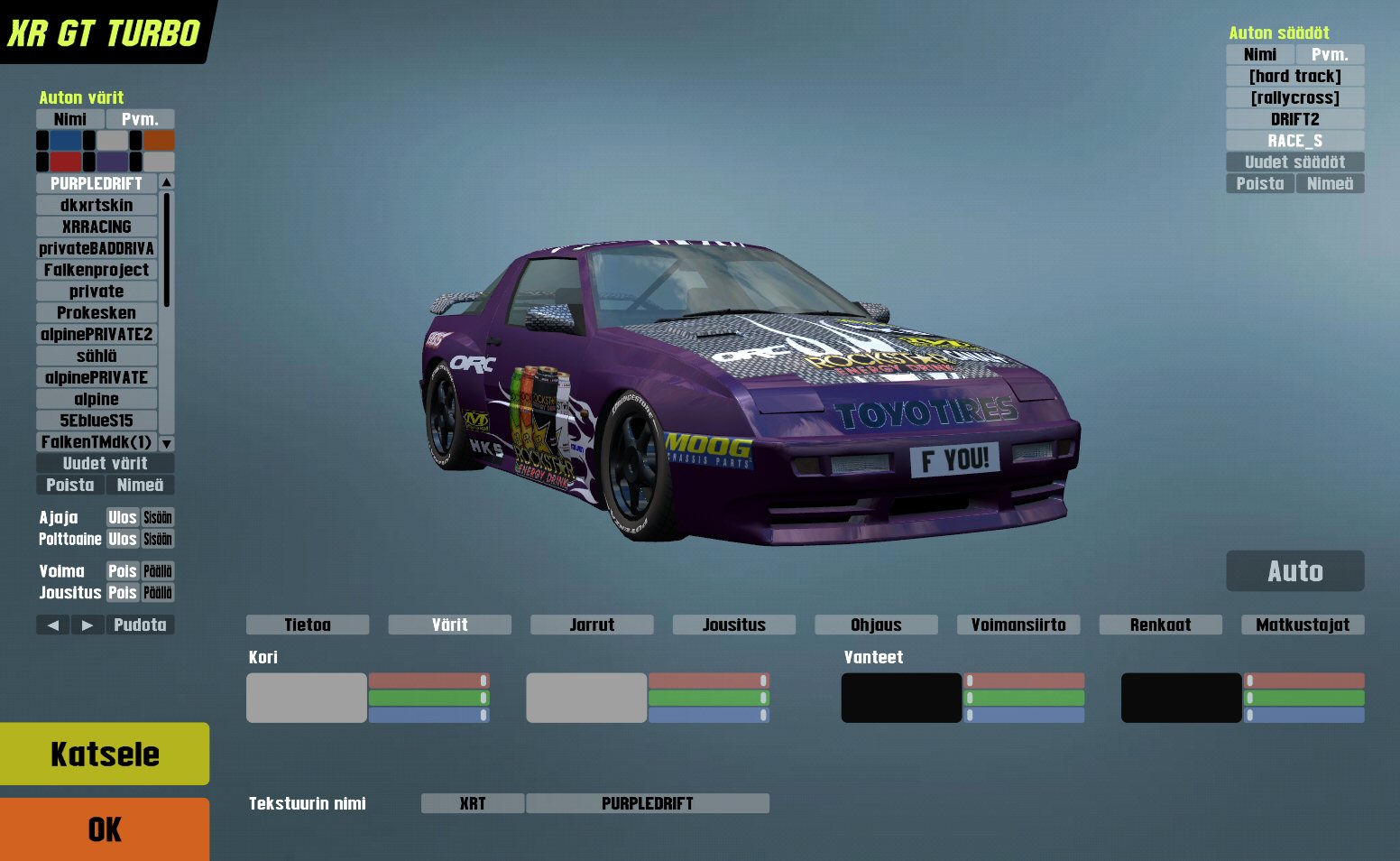The width and height of the screenshot is (1400, 861).
Task: Delete colour scheme with Poista
Action: pos(70,485)
